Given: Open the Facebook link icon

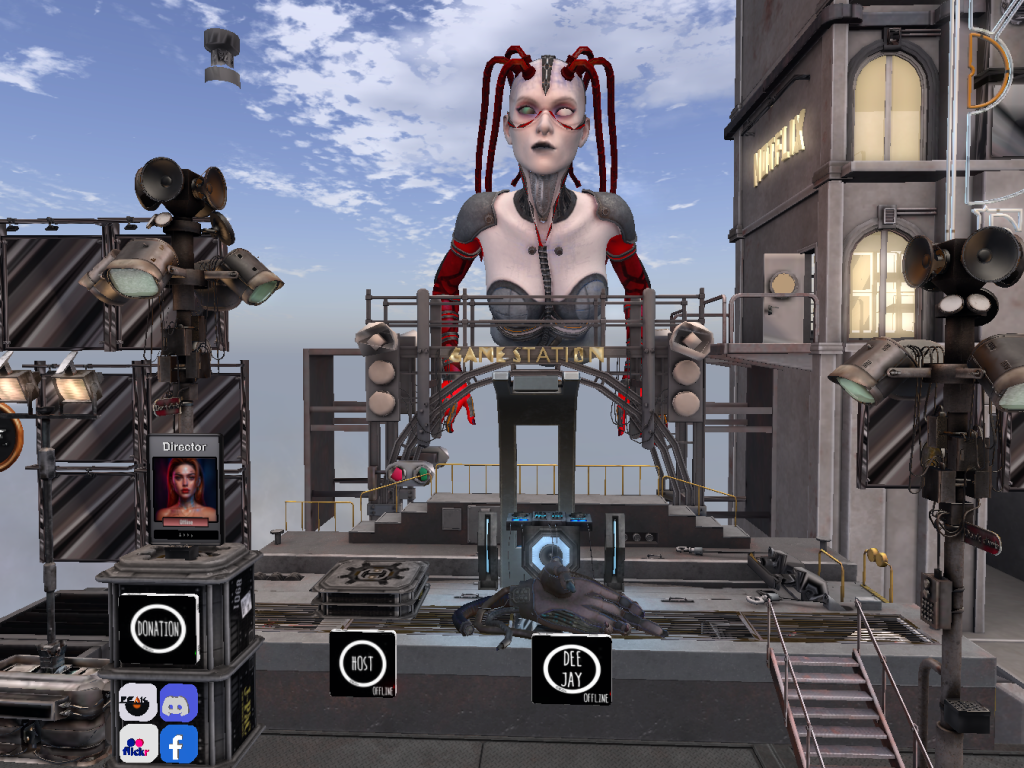Looking at the screenshot, I should point(179,744).
